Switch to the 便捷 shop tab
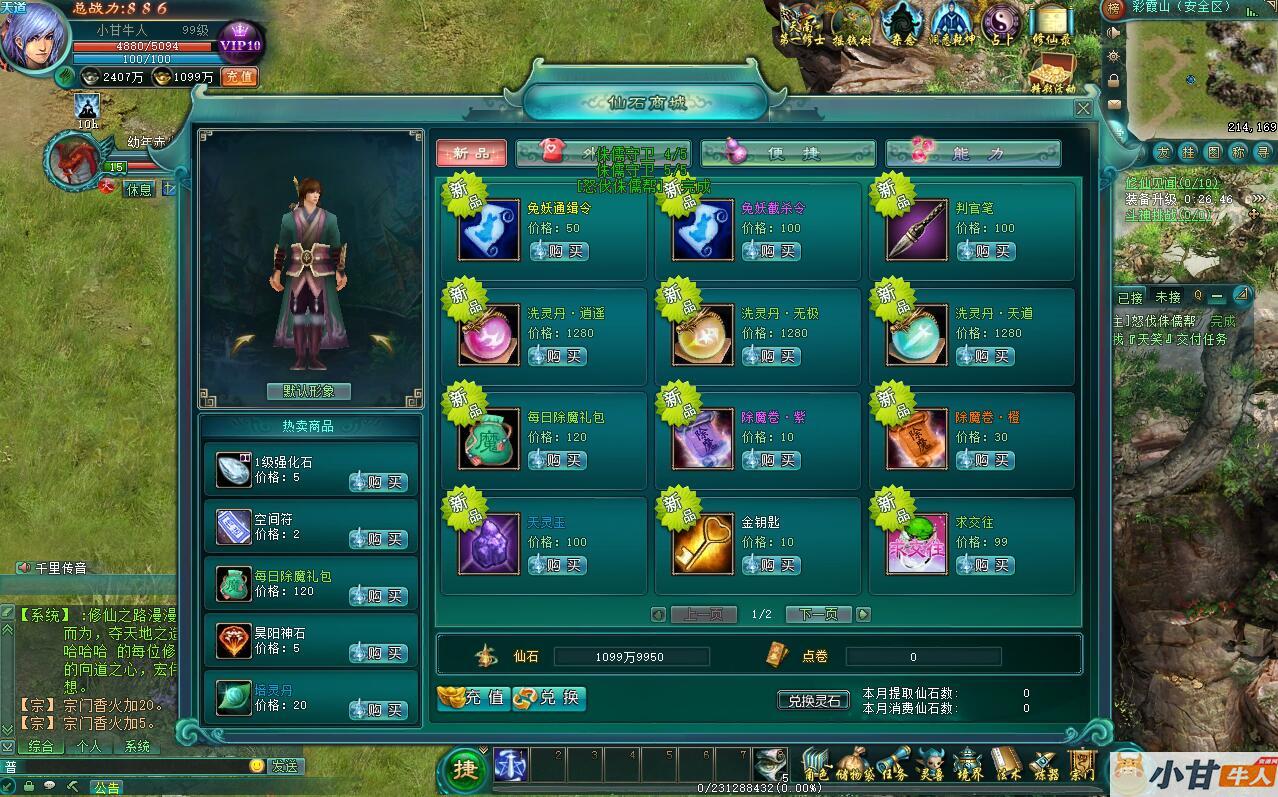 pyautogui.click(x=774, y=153)
